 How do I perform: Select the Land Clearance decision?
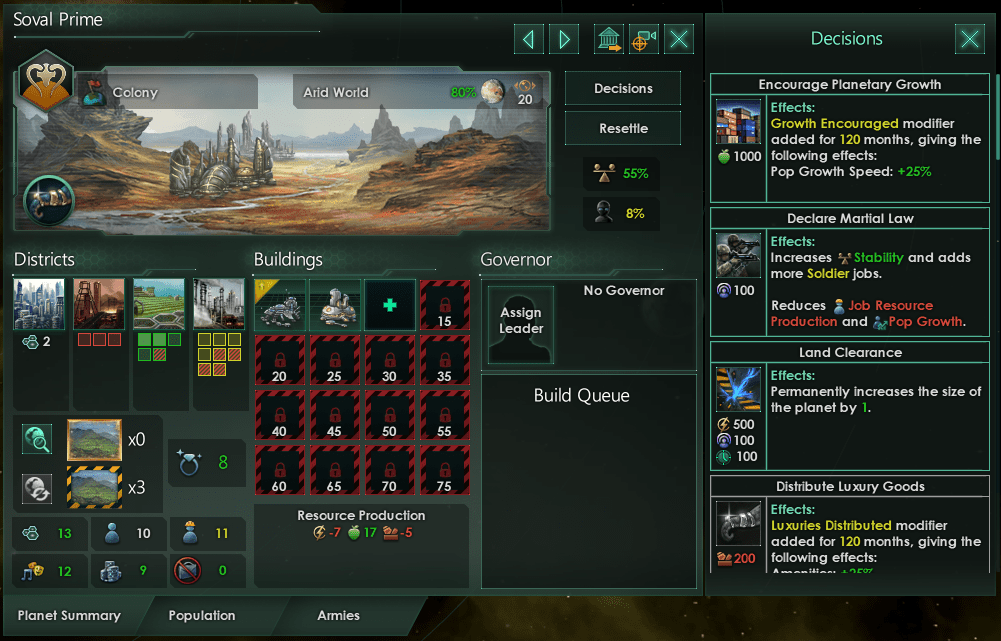(850, 353)
